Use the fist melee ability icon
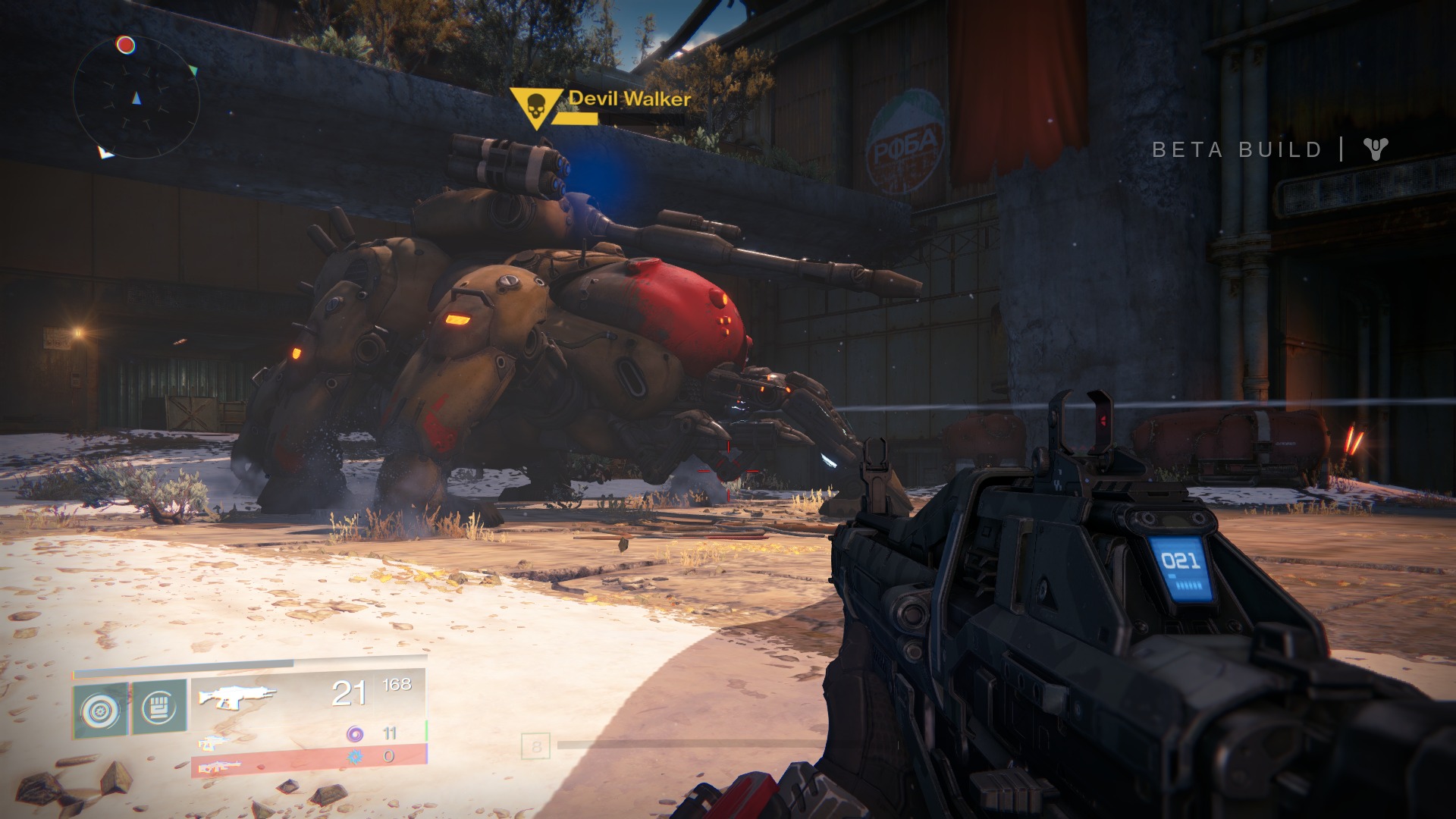 [x=159, y=708]
